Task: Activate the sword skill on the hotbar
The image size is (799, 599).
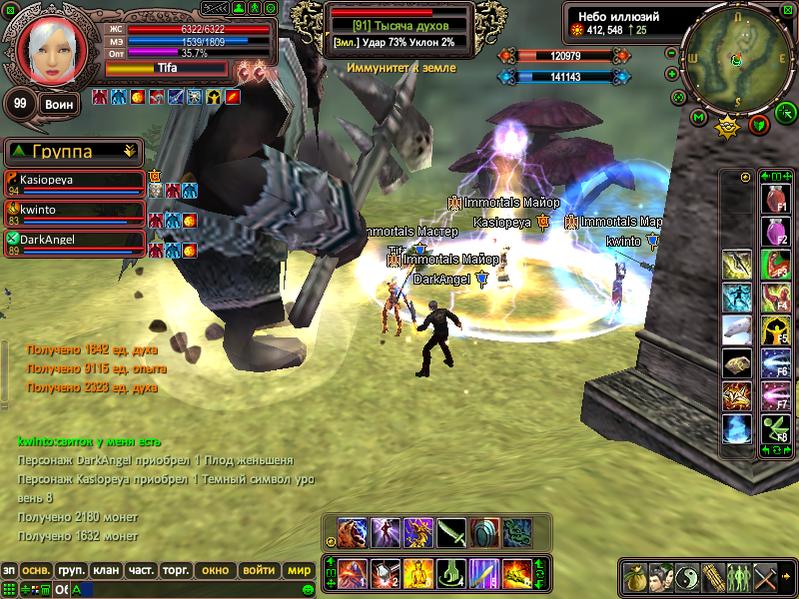Action: coord(451,532)
